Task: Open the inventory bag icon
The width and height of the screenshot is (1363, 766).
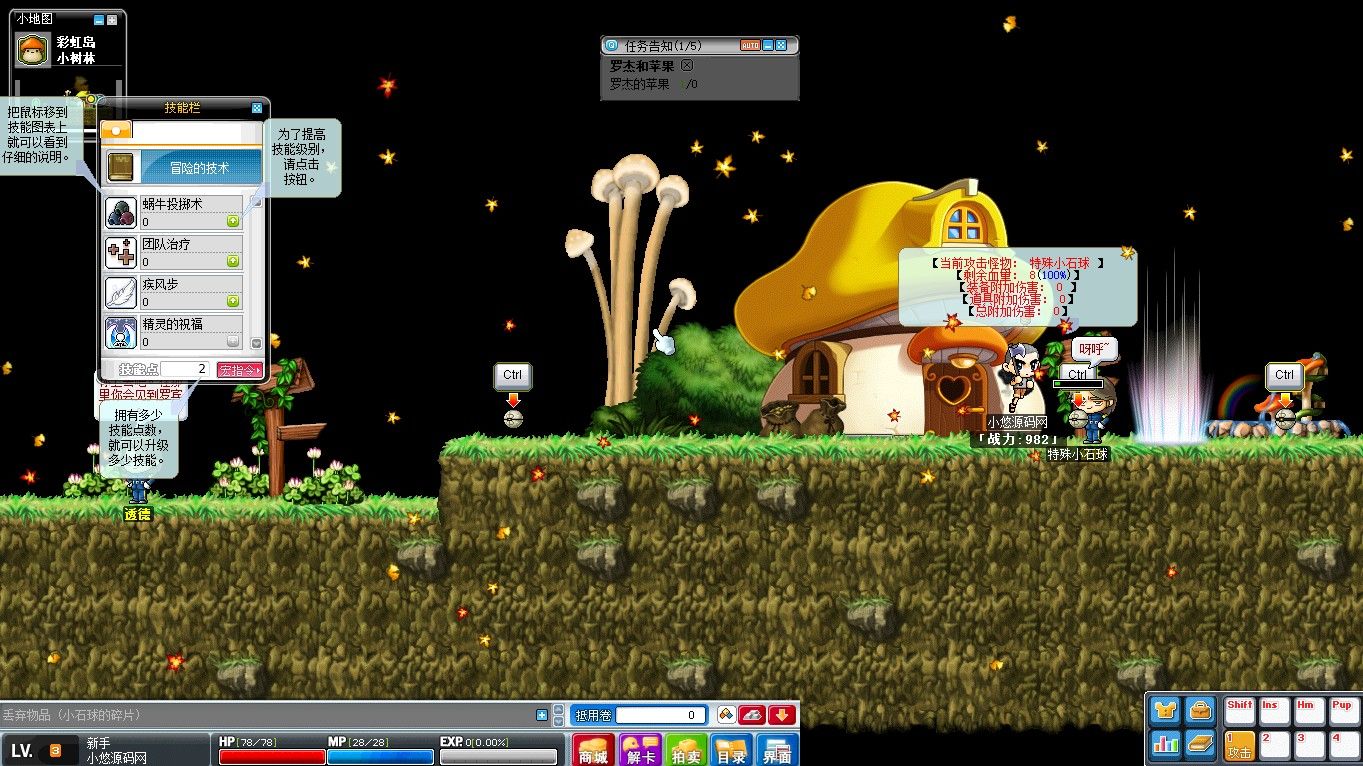Action: click(x=1200, y=711)
